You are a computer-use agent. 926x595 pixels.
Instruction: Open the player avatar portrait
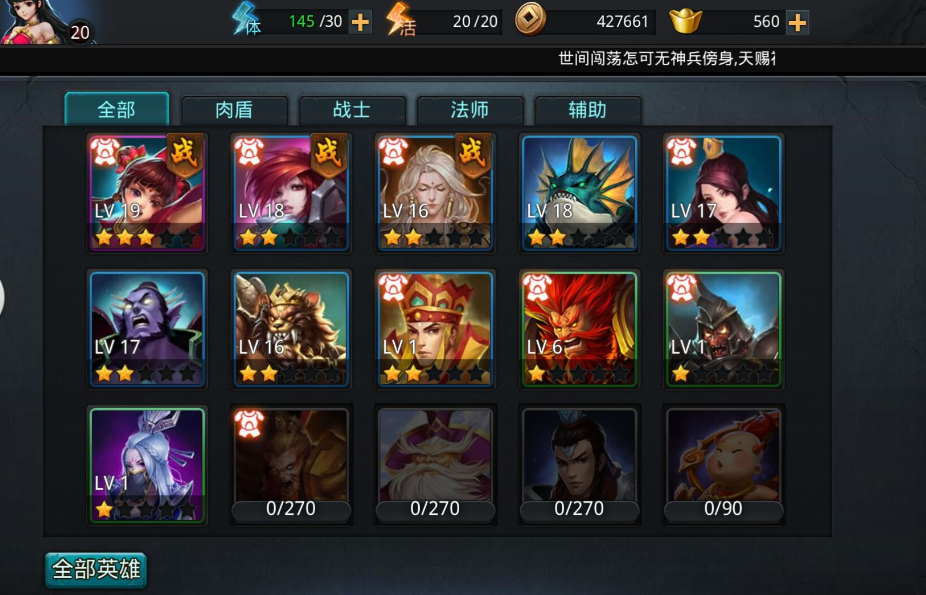click(38, 22)
